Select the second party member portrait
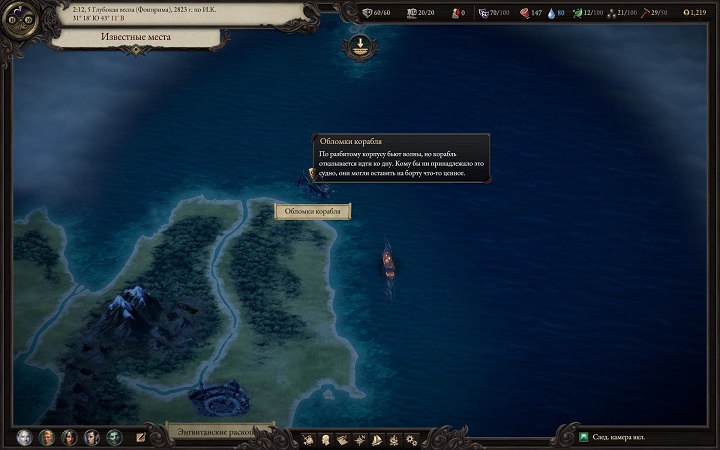Image resolution: width=720 pixels, height=450 pixels. click(46, 437)
